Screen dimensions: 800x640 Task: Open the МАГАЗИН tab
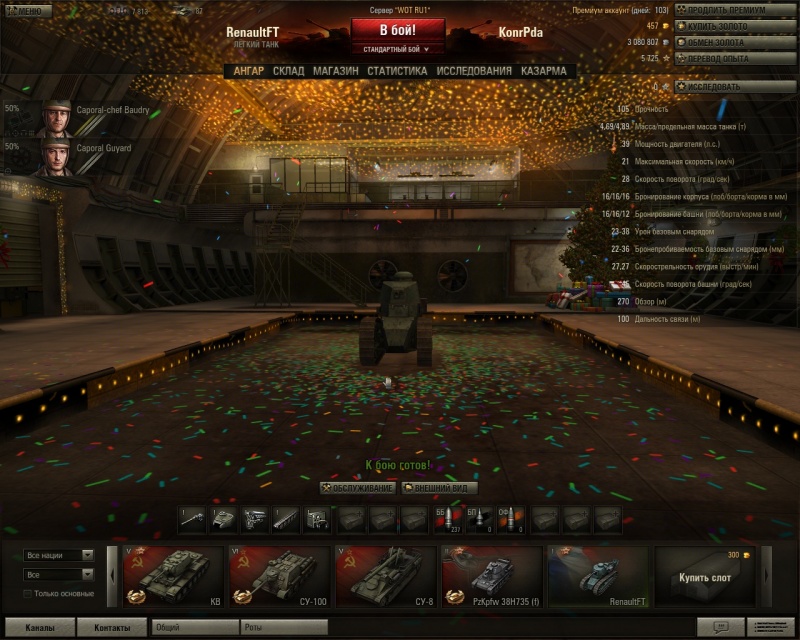pyautogui.click(x=335, y=71)
